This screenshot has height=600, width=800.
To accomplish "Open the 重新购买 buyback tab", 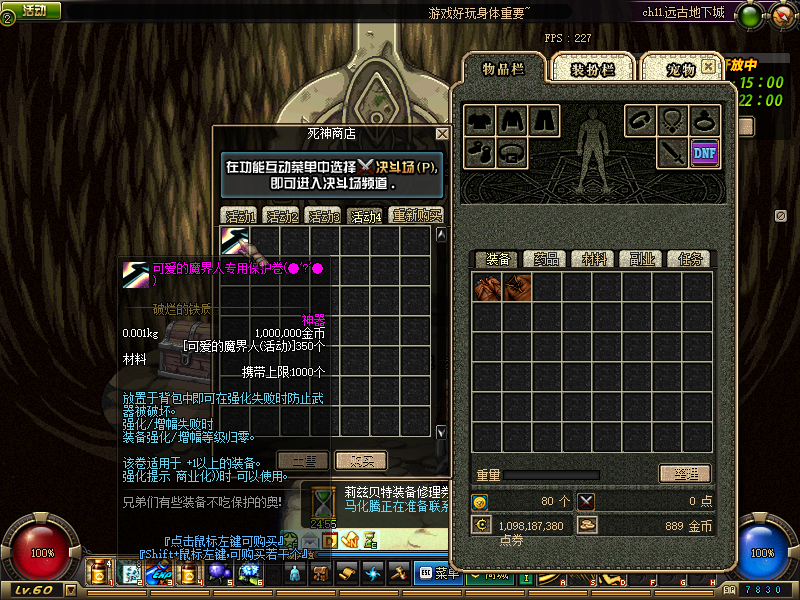I will 416,215.
